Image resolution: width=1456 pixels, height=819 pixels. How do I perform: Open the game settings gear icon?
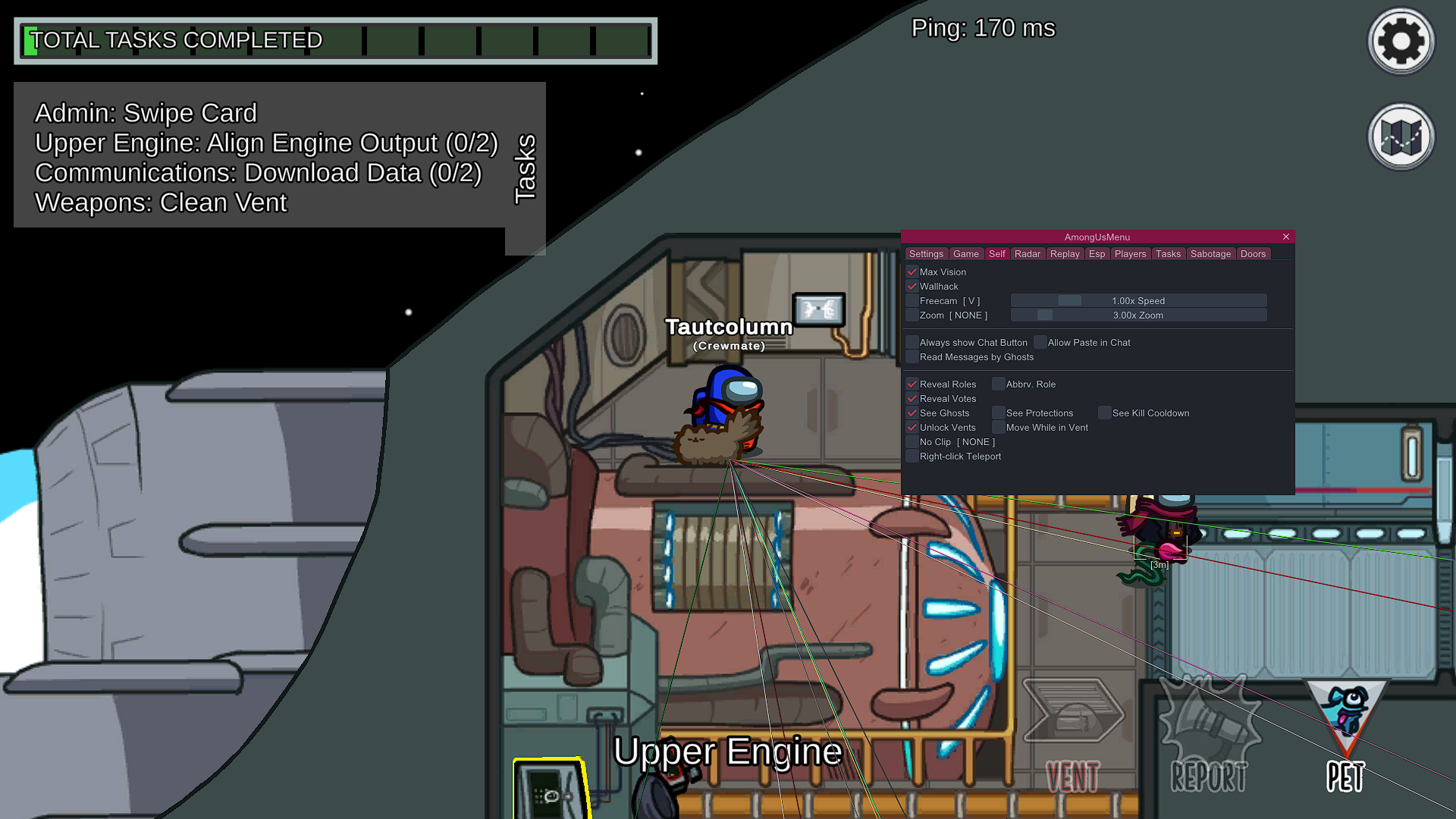pos(1400,41)
